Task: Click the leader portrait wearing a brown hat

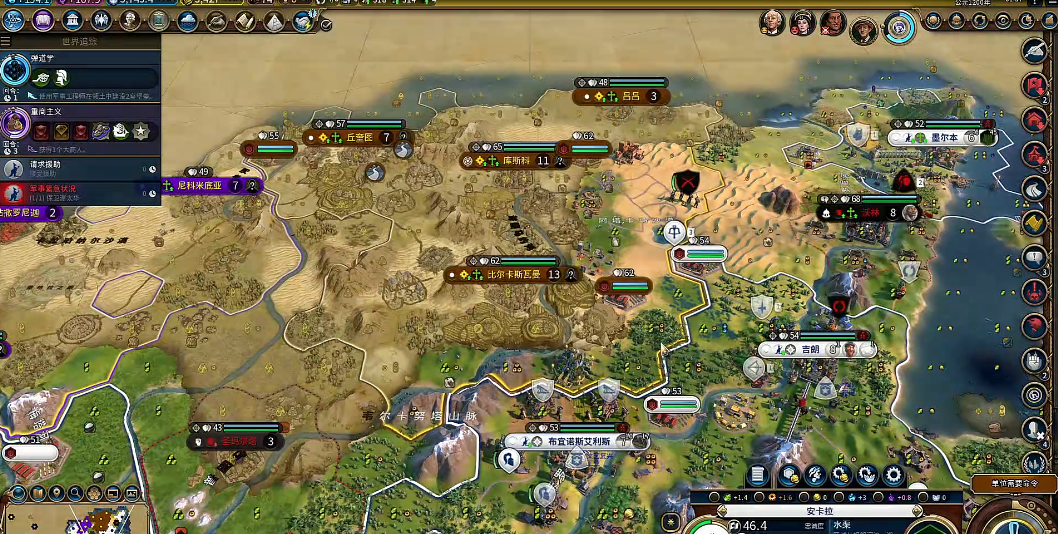Action: click(x=865, y=30)
